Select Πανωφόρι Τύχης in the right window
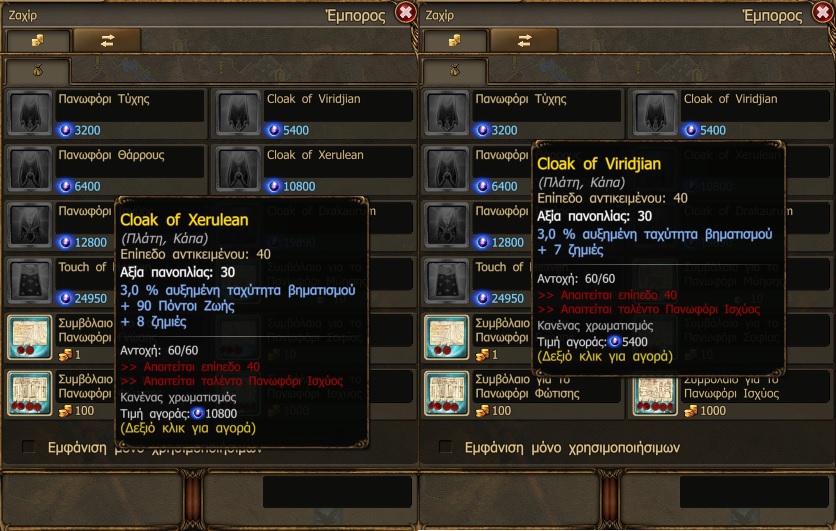 (x=522, y=113)
